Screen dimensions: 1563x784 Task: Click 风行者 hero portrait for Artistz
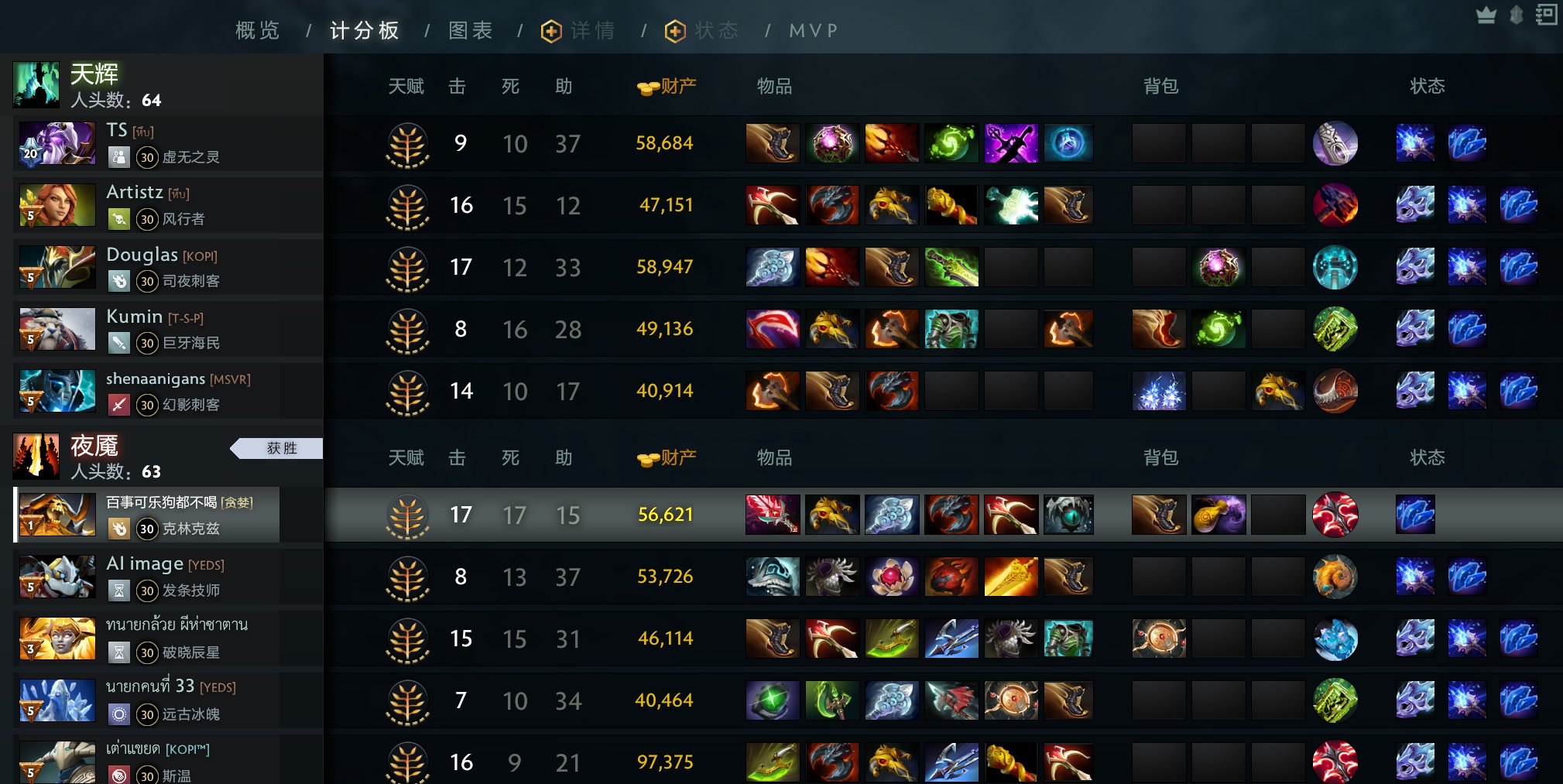(57, 205)
